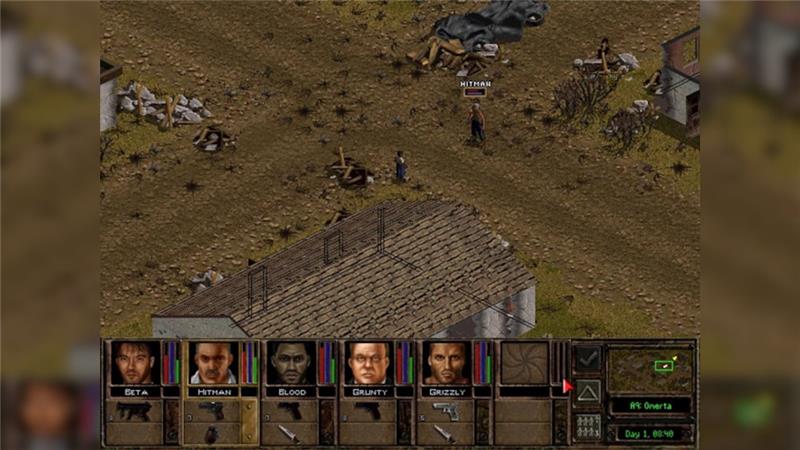Screen dimensions: 800x450
Task: Click Grunty's pistol slot
Action: [367, 411]
